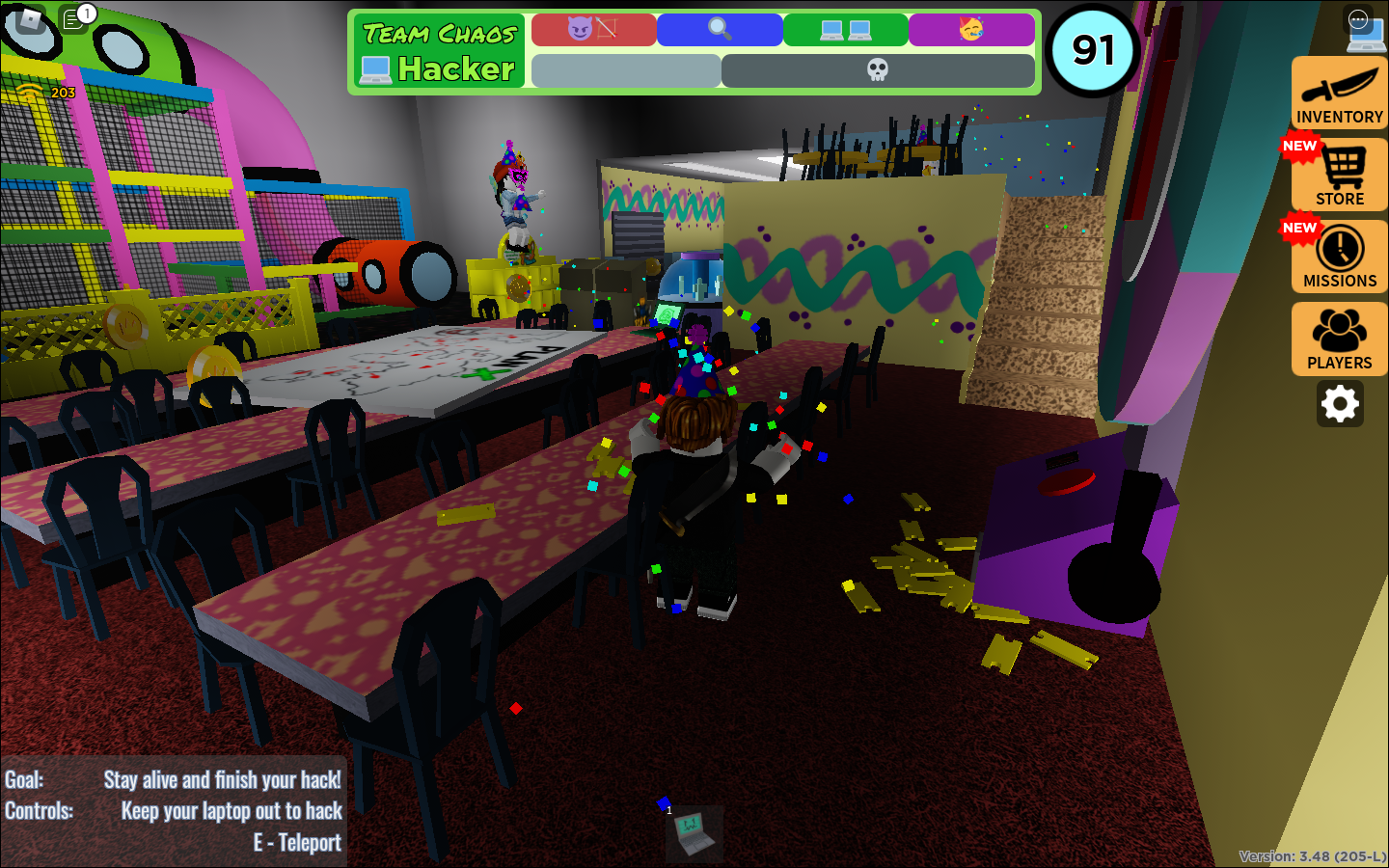Open the Inventory panel with the knife icon
The height and width of the screenshot is (868, 1389).
click(x=1339, y=92)
